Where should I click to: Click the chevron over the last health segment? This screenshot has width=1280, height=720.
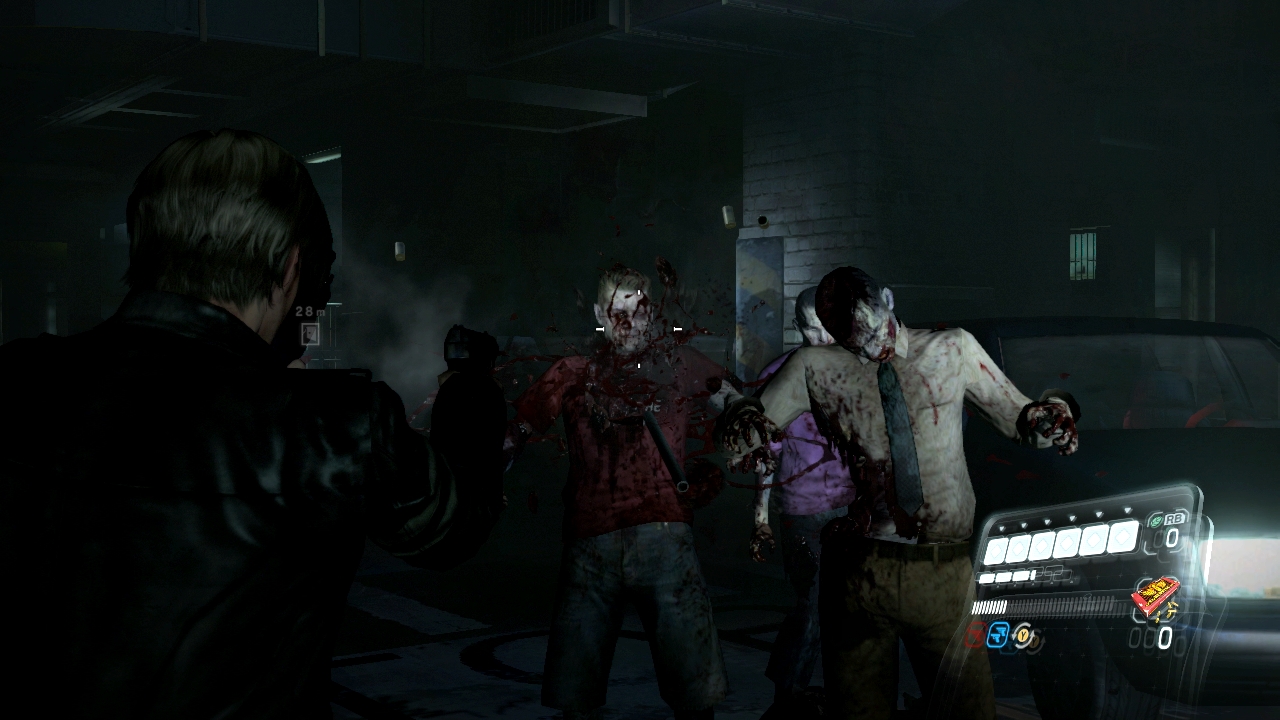(x=1127, y=508)
